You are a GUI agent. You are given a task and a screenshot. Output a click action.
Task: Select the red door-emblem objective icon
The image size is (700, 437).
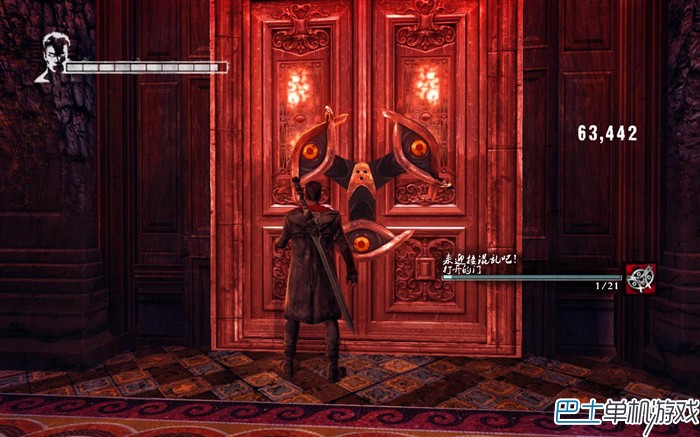coord(640,278)
